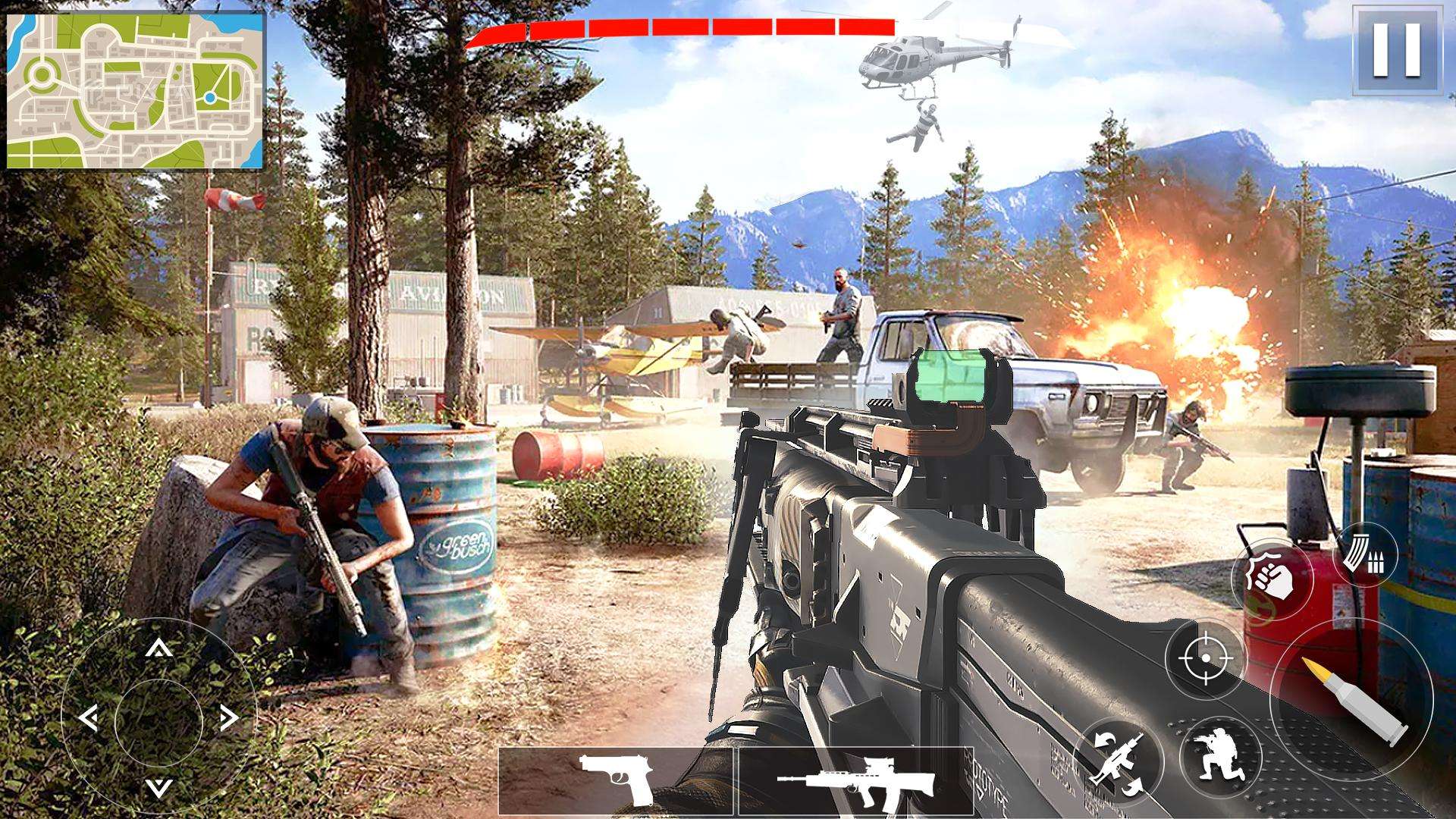Image resolution: width=1456 pixels, height=819 pixels.
Task: Aim using the crosshair button
Action: click(1205, 657)
